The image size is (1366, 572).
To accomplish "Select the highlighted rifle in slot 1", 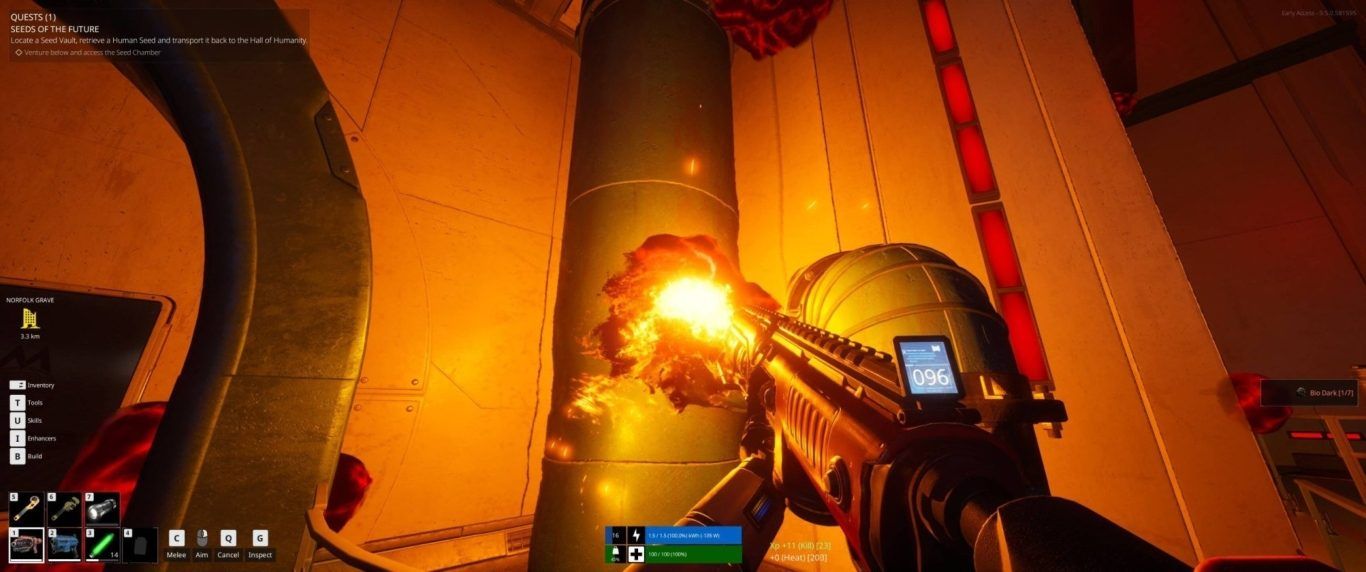I will pyautogui.click(x=26, y=546).
